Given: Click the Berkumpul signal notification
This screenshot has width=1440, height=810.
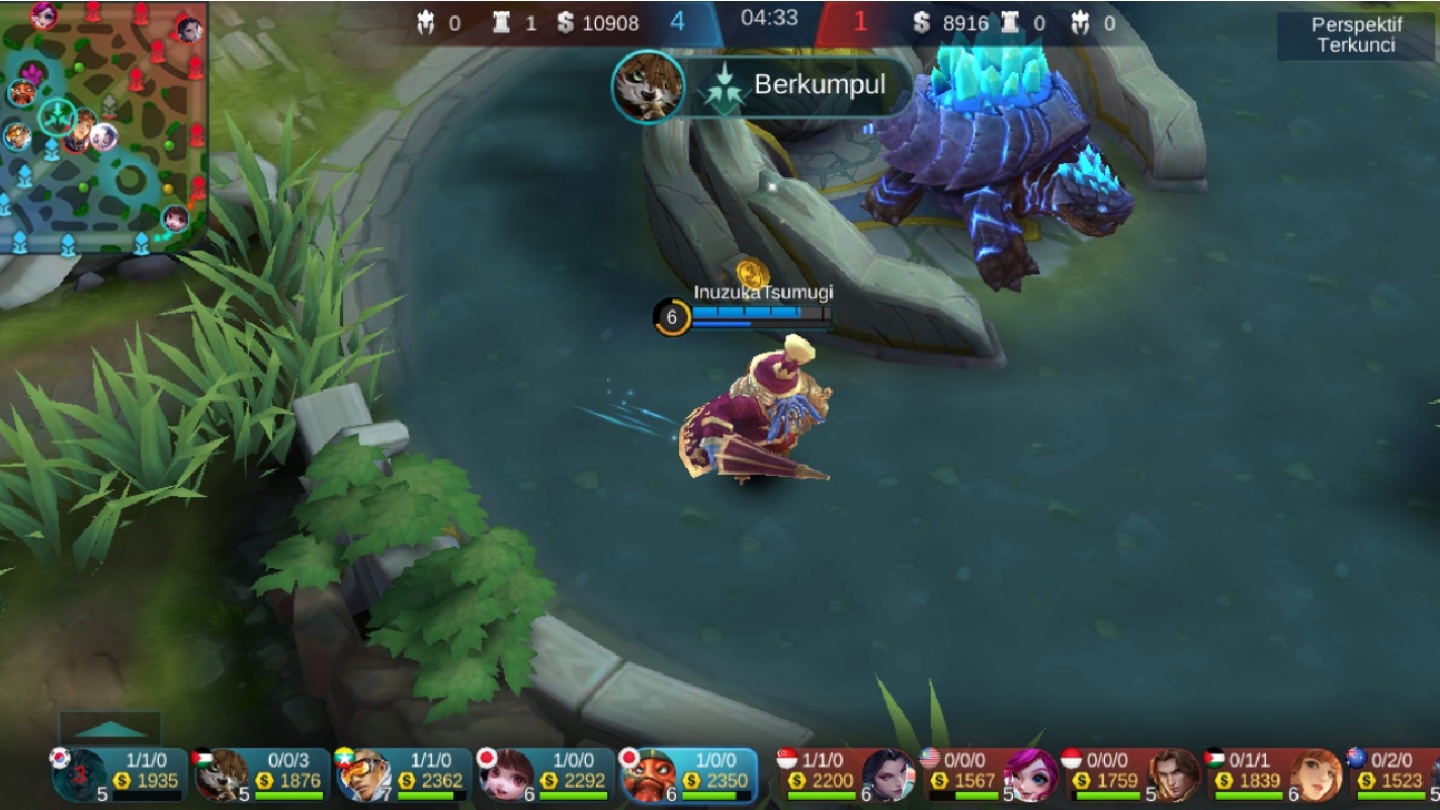Looking at the screenshot, I should (x=763, y=85).
